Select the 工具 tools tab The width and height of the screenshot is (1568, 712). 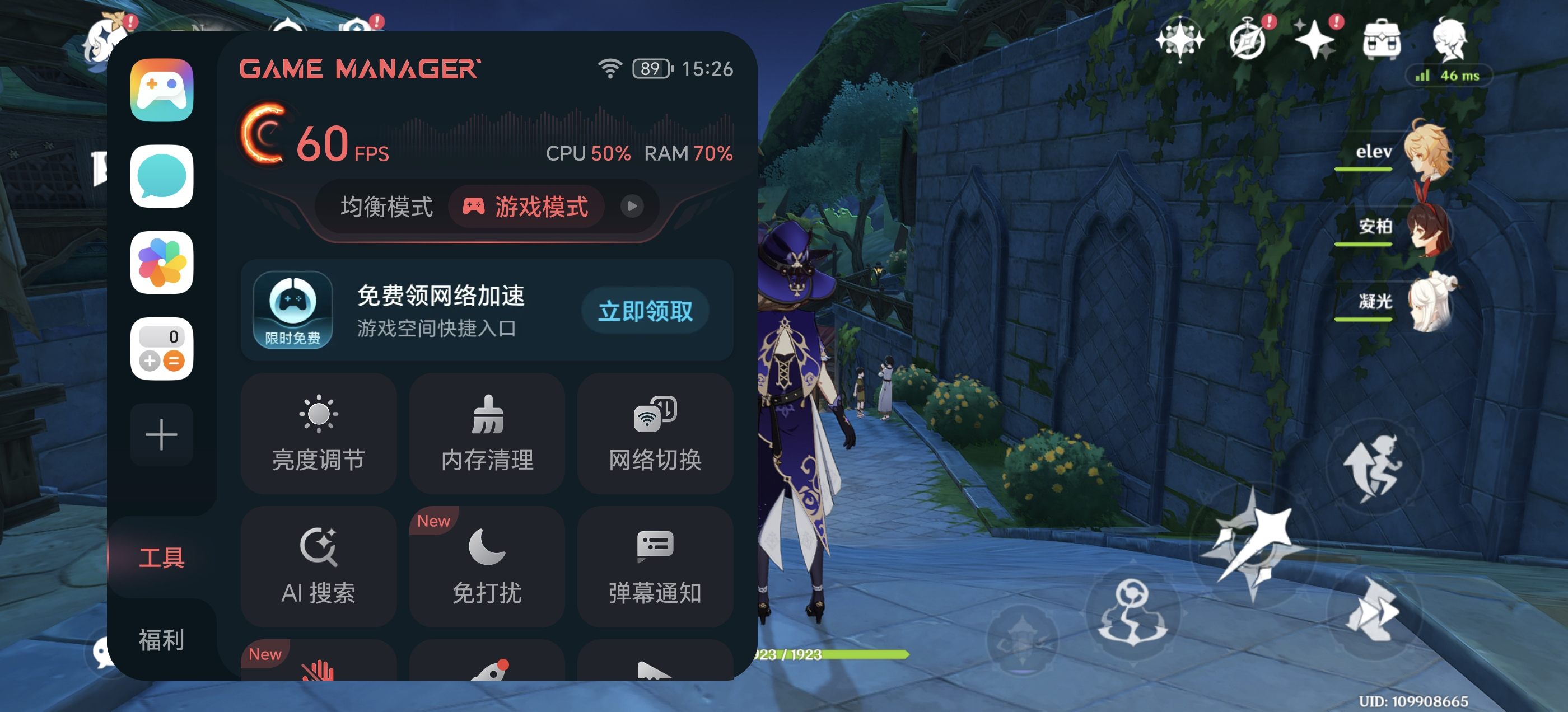(x=161, y=558)
